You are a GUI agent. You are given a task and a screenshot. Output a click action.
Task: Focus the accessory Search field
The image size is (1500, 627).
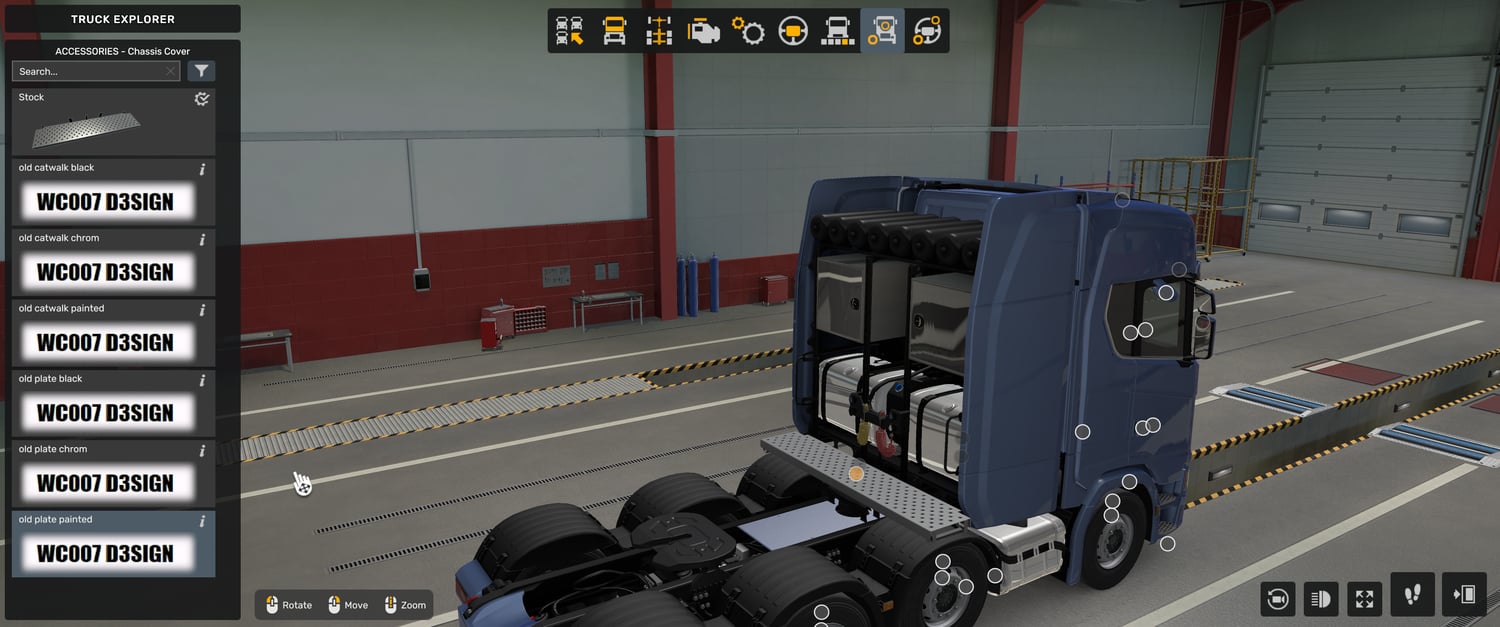click(88, 71)
